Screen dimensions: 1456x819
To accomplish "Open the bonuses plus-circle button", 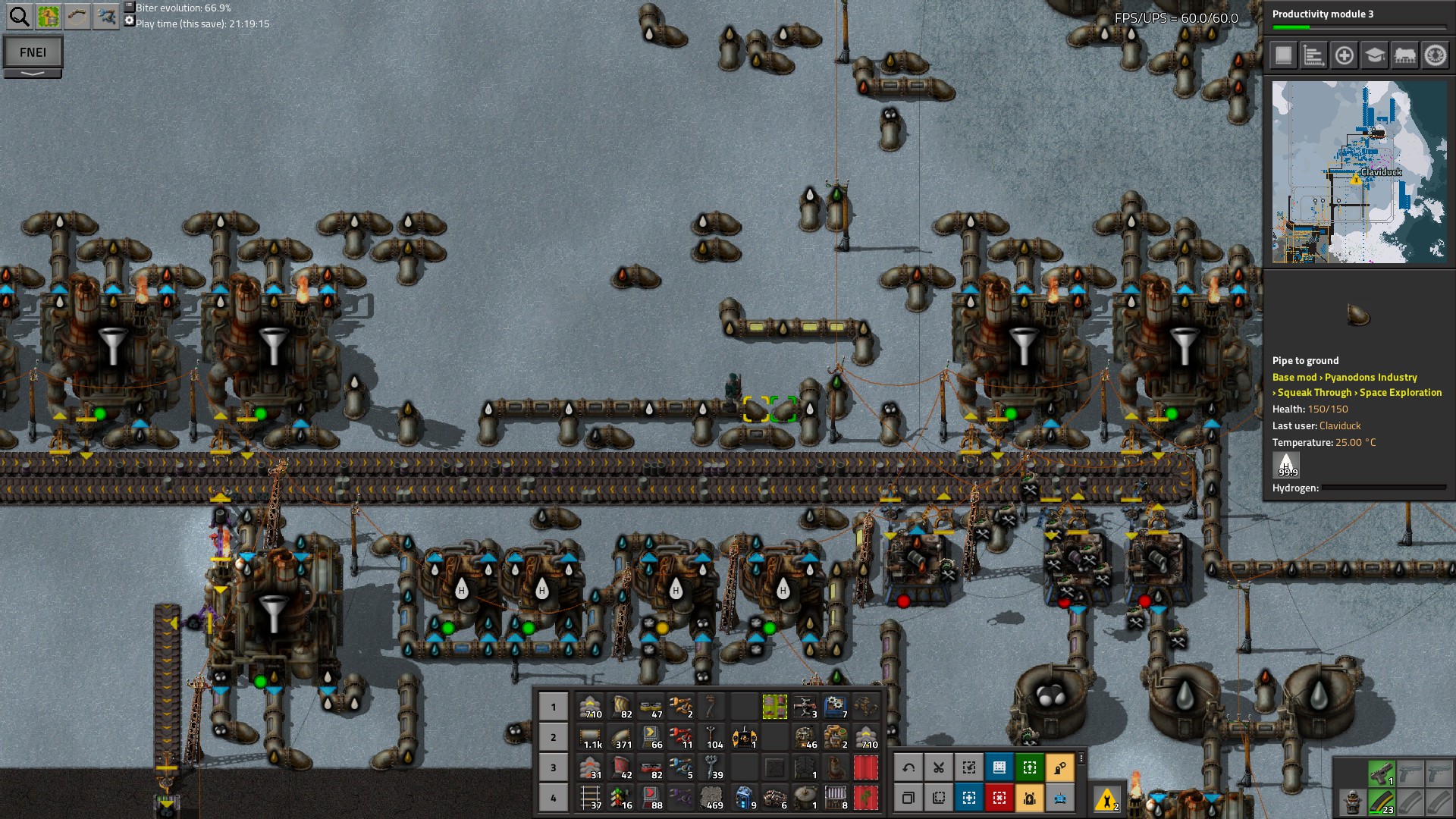I will pyautogui.click(x=1344, y=55).
